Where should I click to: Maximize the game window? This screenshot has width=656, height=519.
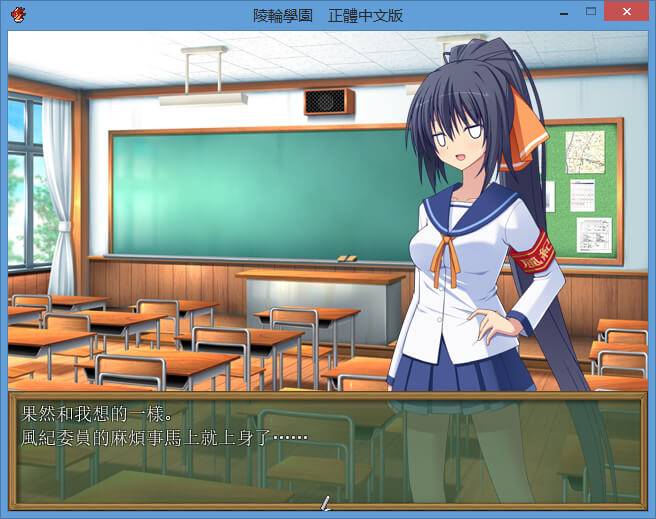592,12
